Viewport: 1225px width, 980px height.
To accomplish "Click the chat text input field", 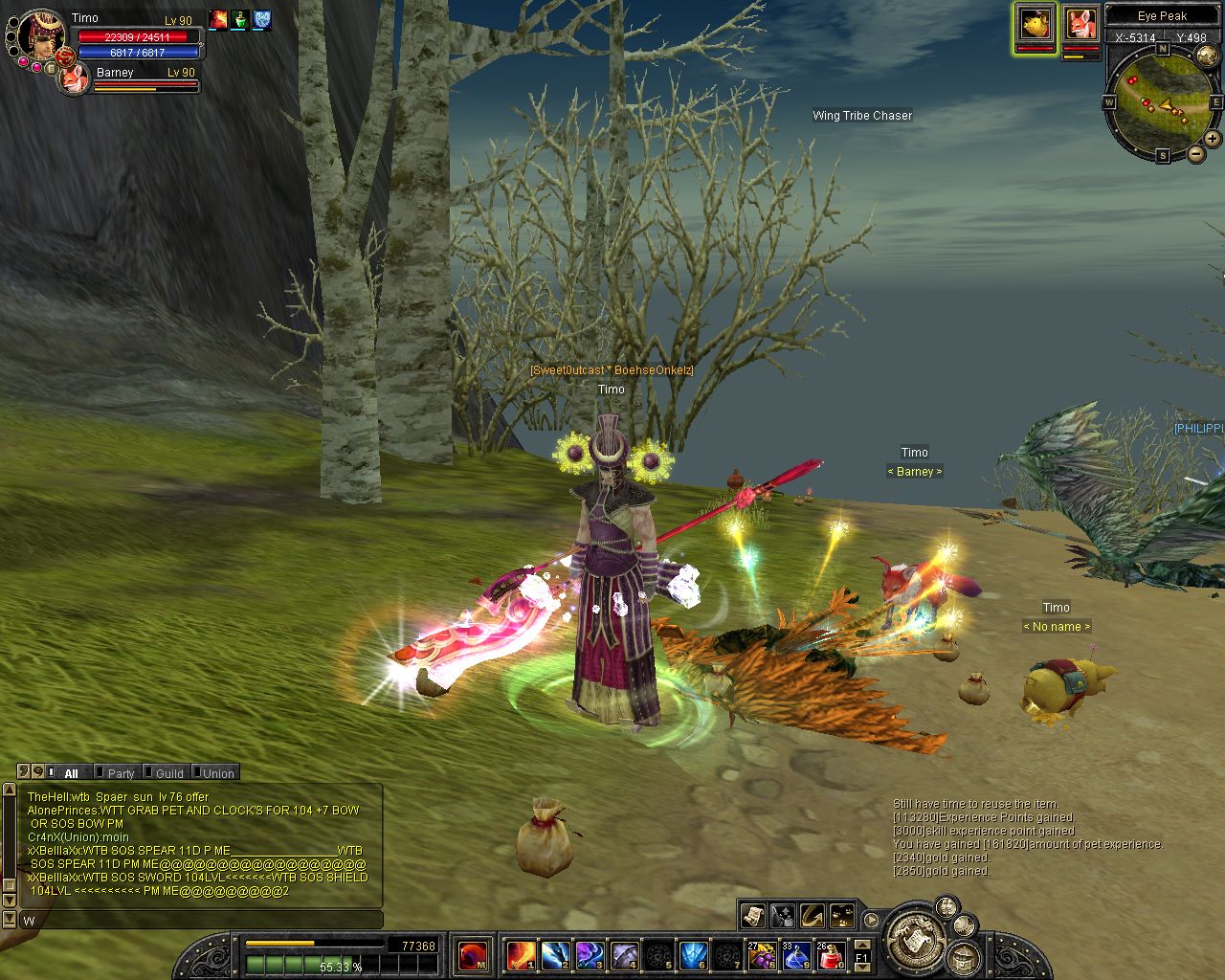I will click(201, 920).
